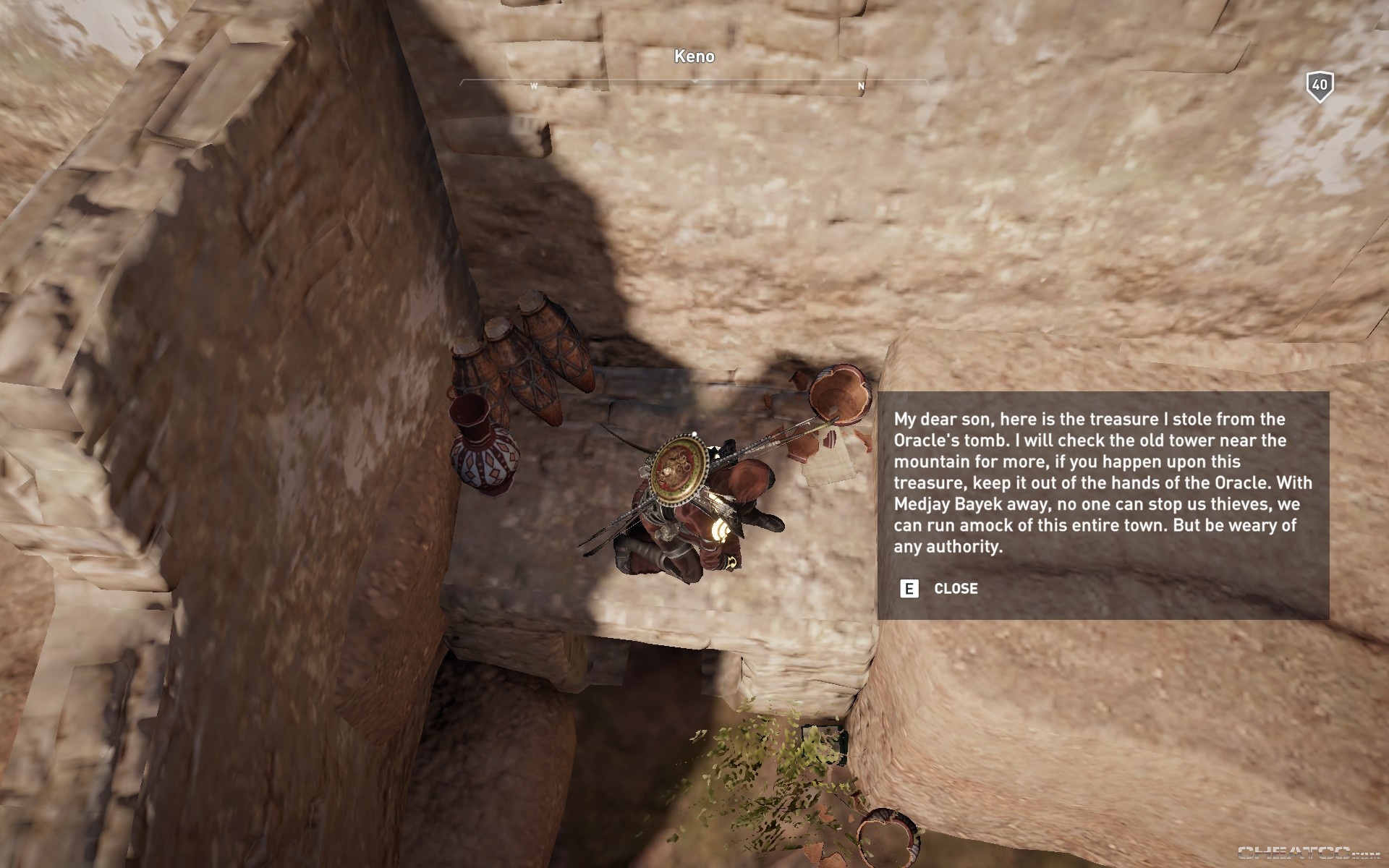The image size is (1389, 868).
Task: Select the E key prompt icon
Action: coord(909,589)
